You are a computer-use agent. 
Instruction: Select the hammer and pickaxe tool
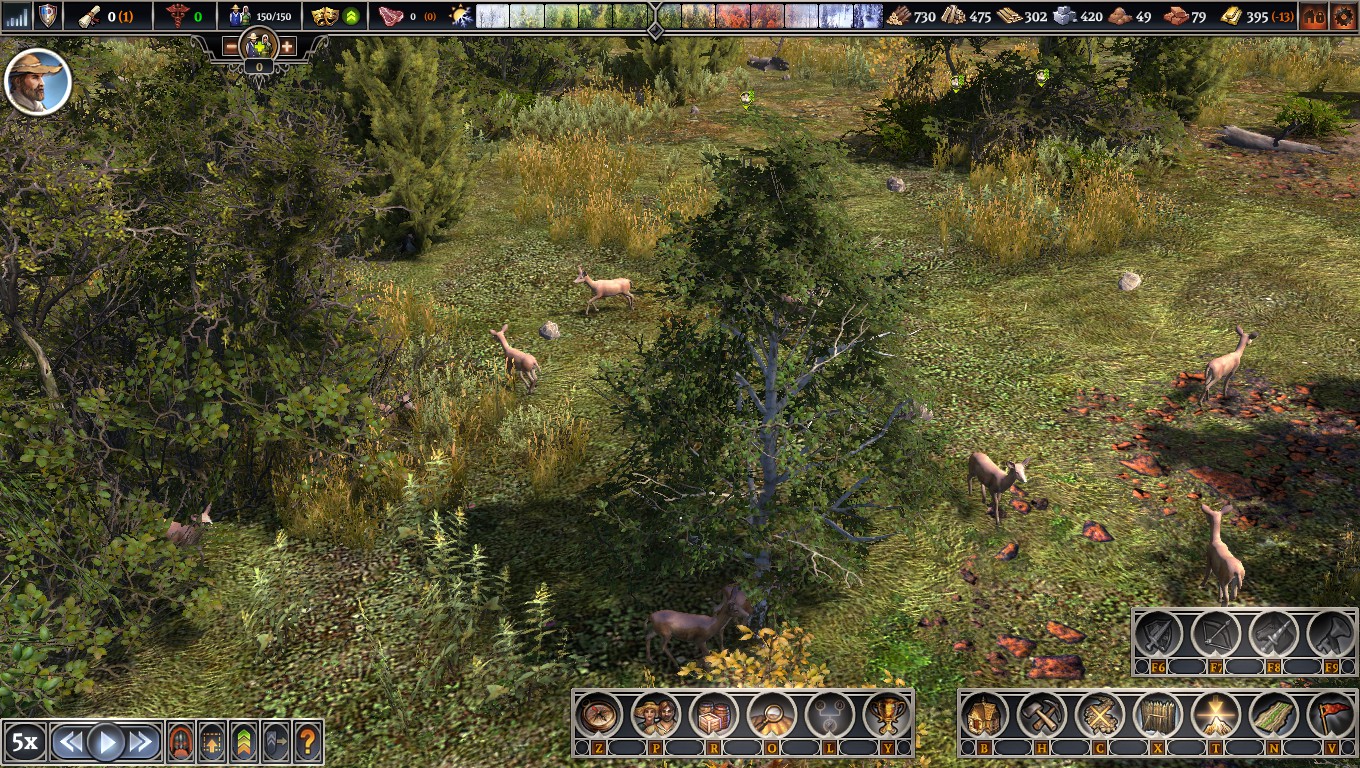click(1042, 715)
